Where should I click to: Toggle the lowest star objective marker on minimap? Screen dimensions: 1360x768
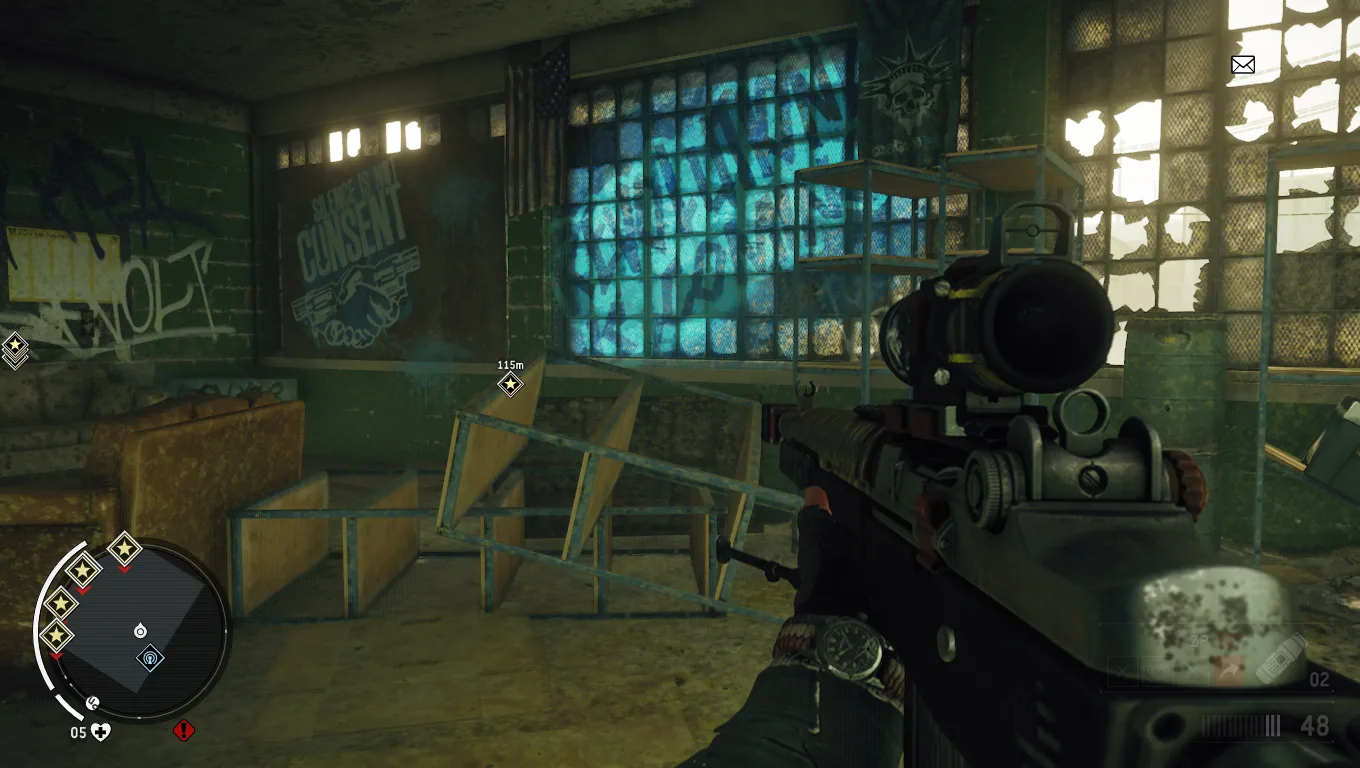click(57, 637)
